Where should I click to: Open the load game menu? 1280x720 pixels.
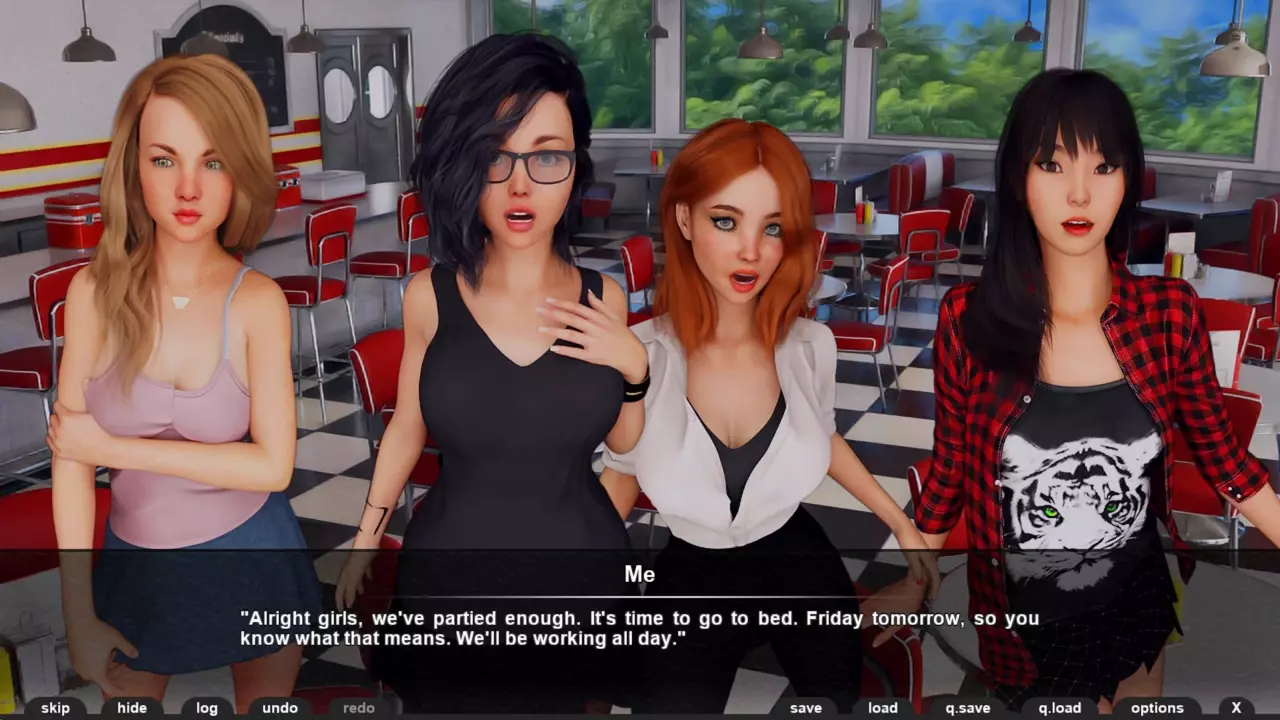coord(883,708)
